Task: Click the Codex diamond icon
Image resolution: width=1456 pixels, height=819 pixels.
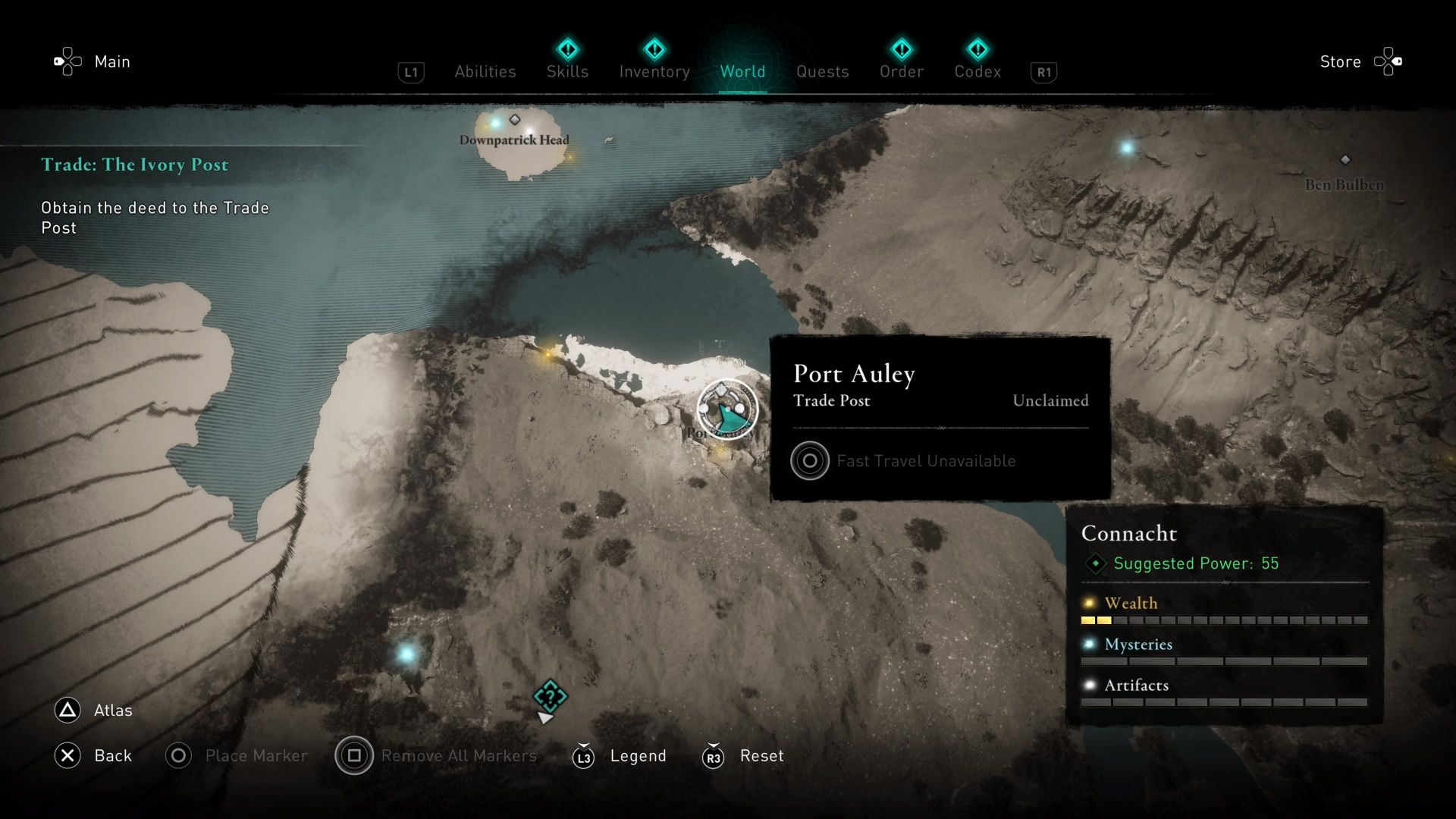Action: tap(978, 49)
